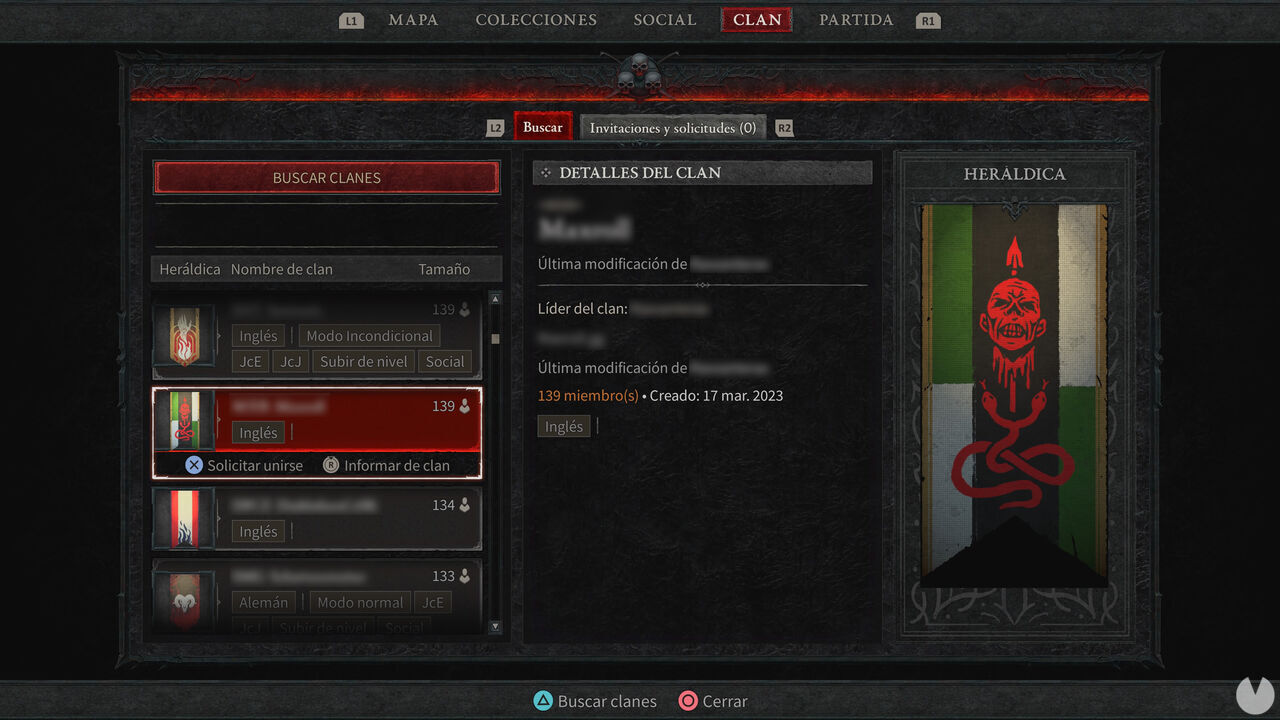The height and width of the screenshot is (720, 1280).
Task: Toggle the JcJ tag on the first clan
Action: [x=290, y=361]
